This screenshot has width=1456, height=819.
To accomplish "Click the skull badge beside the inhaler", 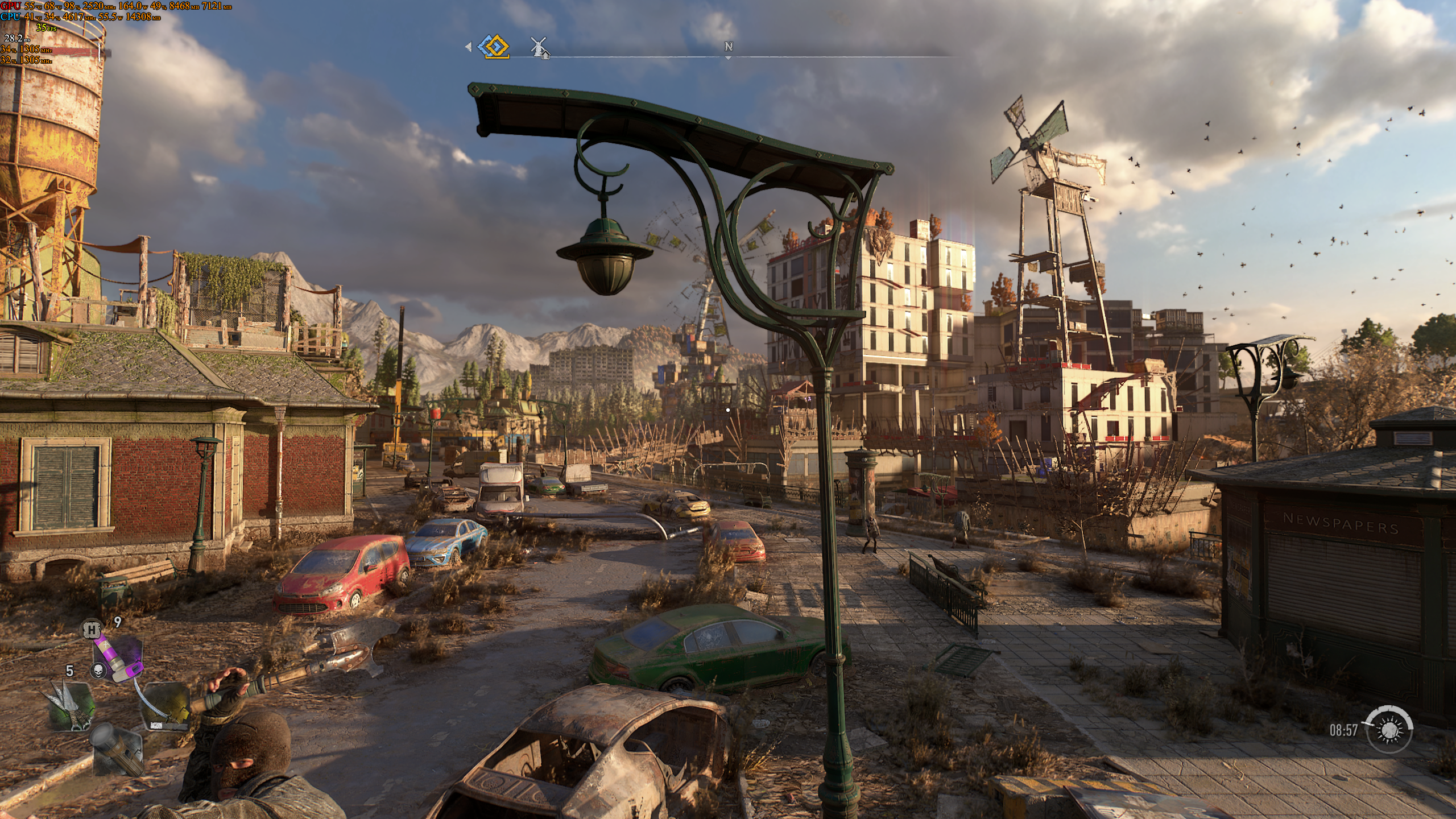I will click(x=98, y=671).
